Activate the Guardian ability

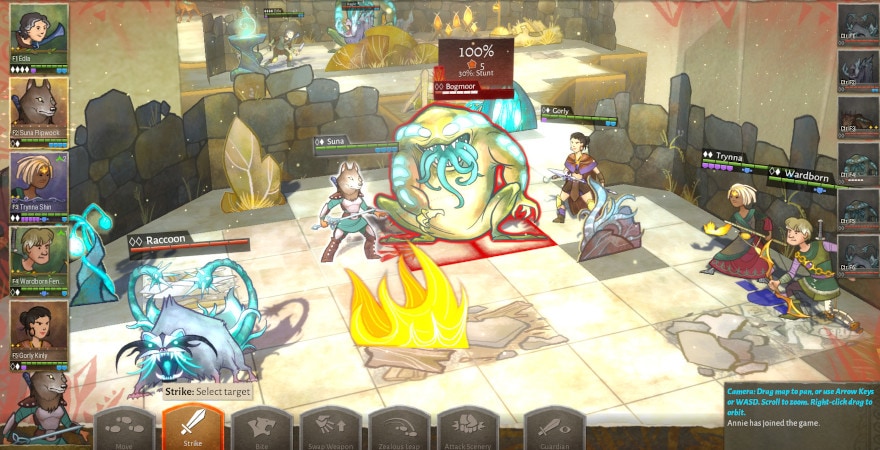(554, 428)
